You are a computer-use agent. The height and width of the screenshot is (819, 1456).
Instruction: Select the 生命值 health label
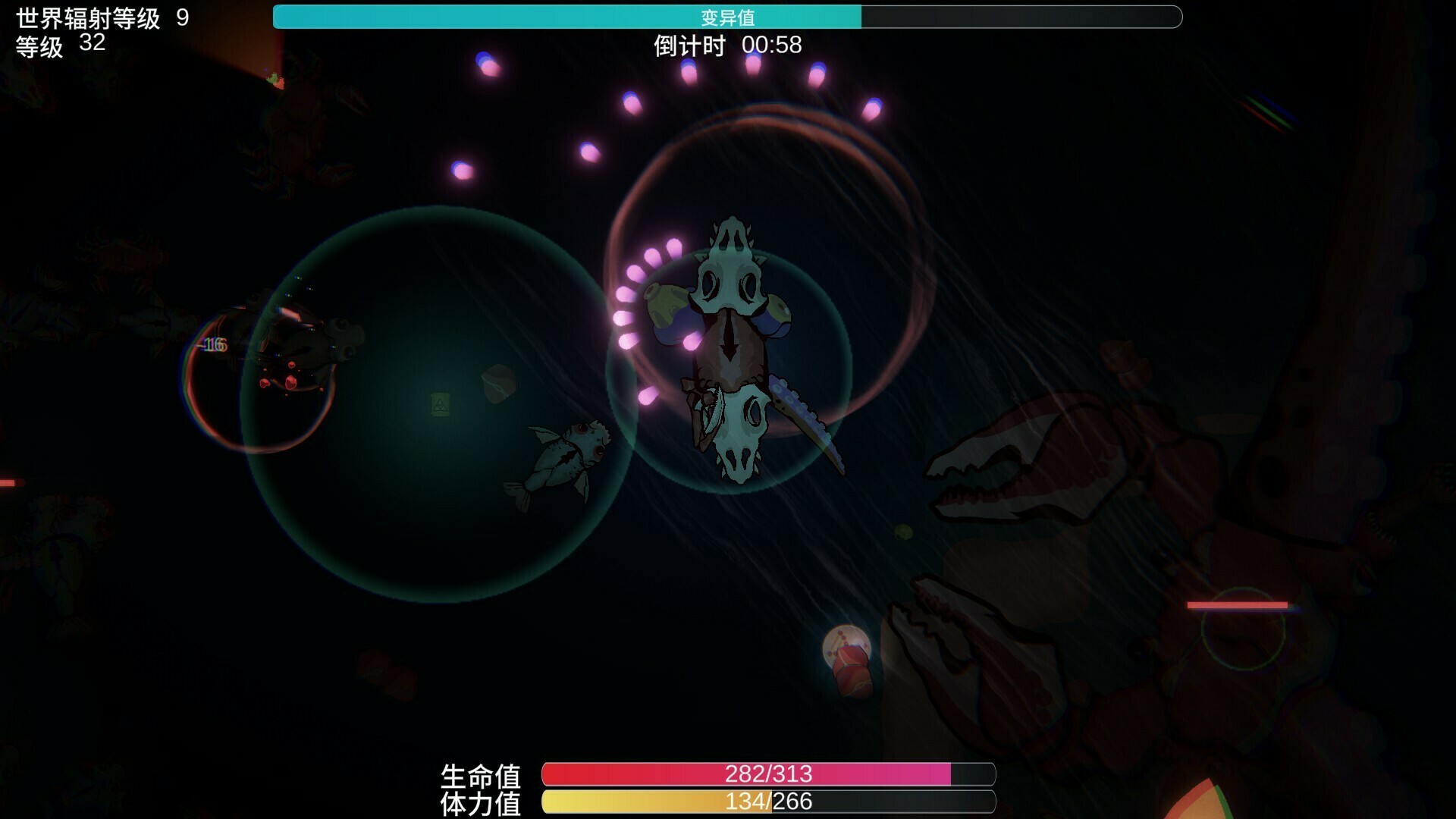coord(483,776)
